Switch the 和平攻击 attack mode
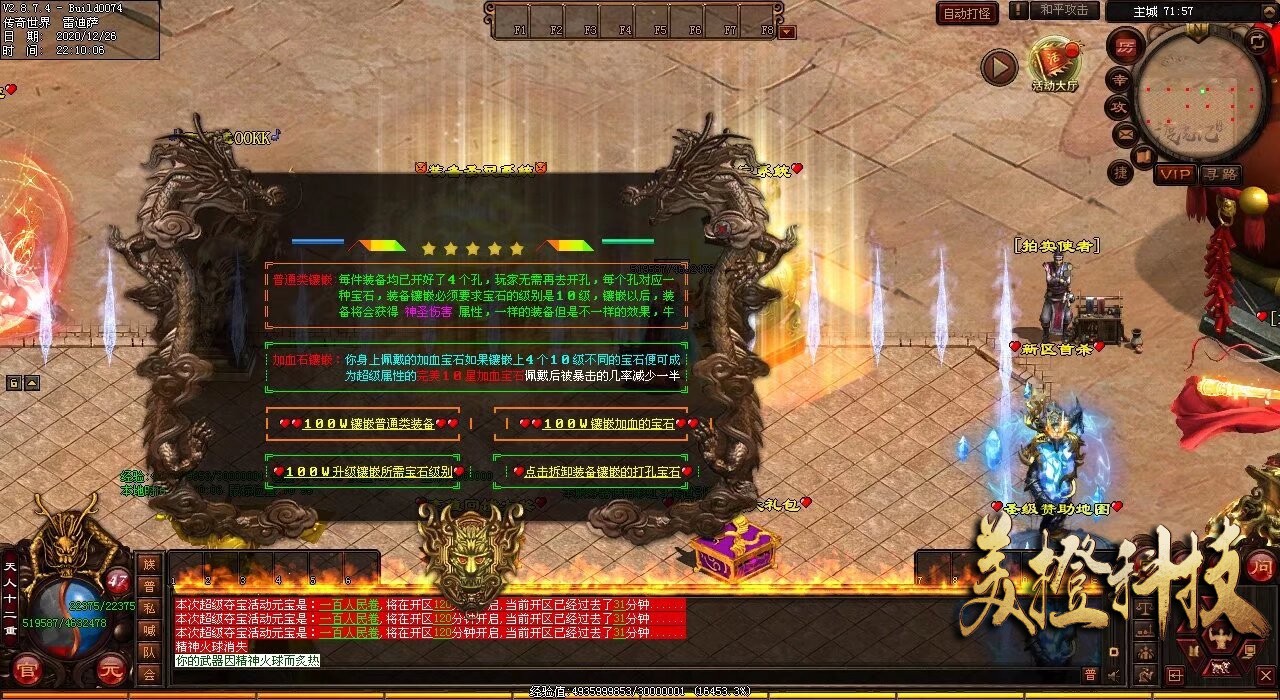The height and width of the screenshot is (700, 1280). tap(1064, 10)
